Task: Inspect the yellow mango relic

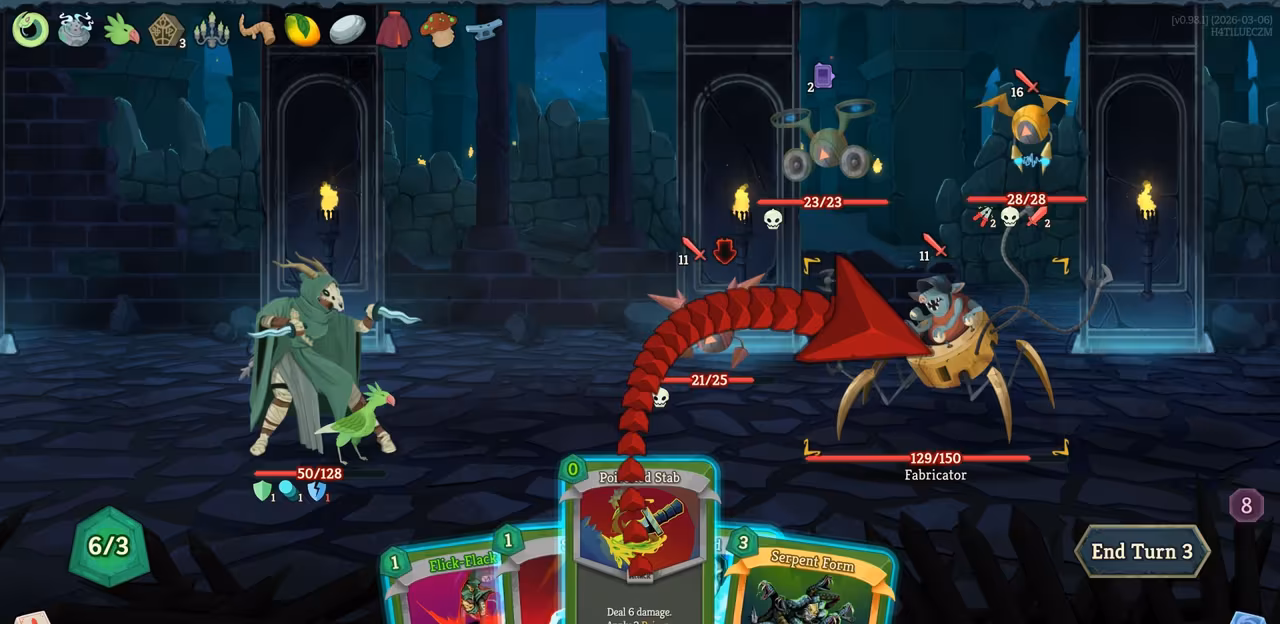Action: [x=302, y=30]
